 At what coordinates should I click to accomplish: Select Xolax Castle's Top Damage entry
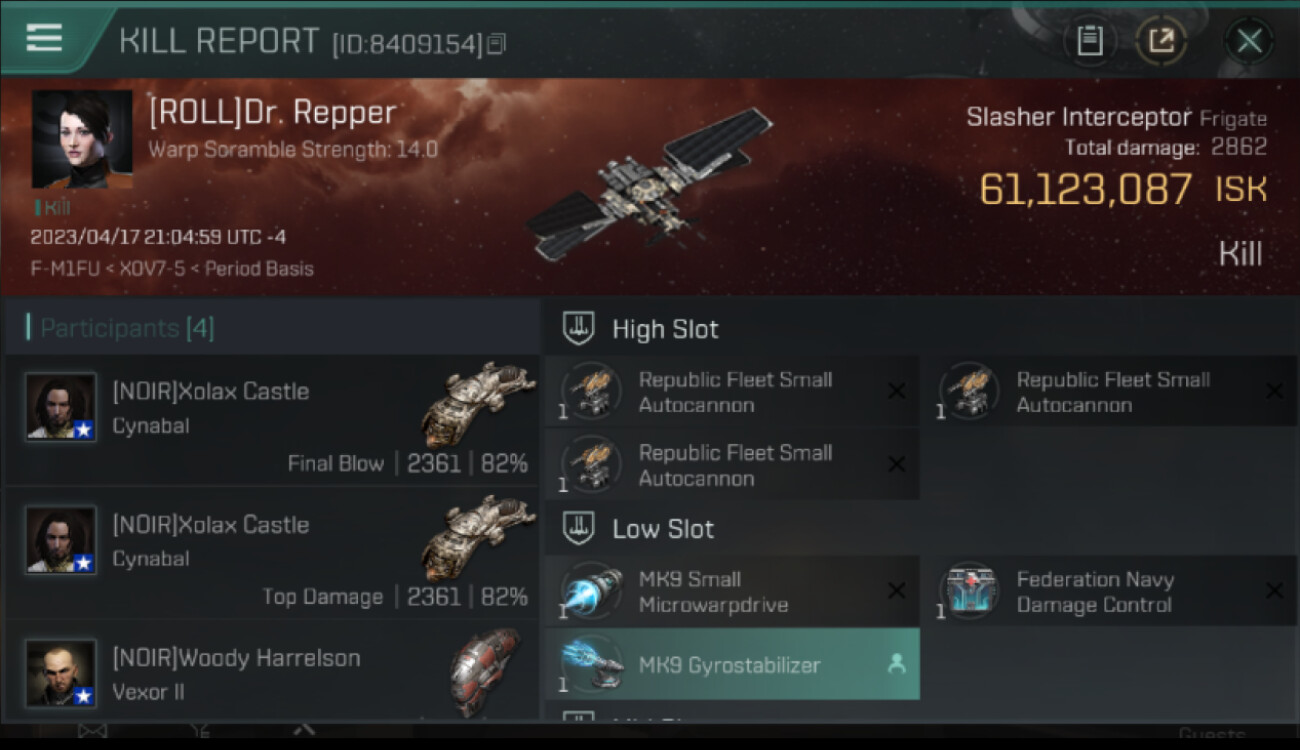point(272,553)
